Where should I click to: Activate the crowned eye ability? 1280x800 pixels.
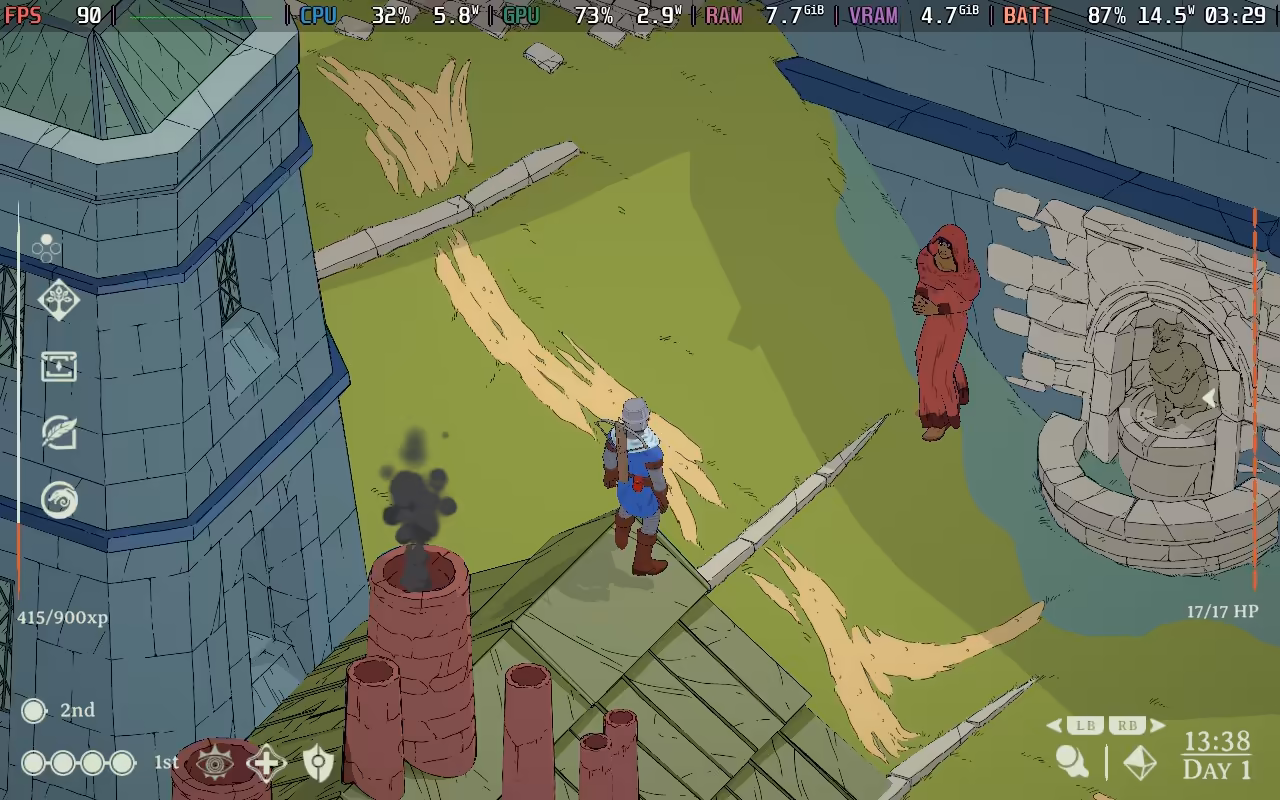tap(215, 763)
